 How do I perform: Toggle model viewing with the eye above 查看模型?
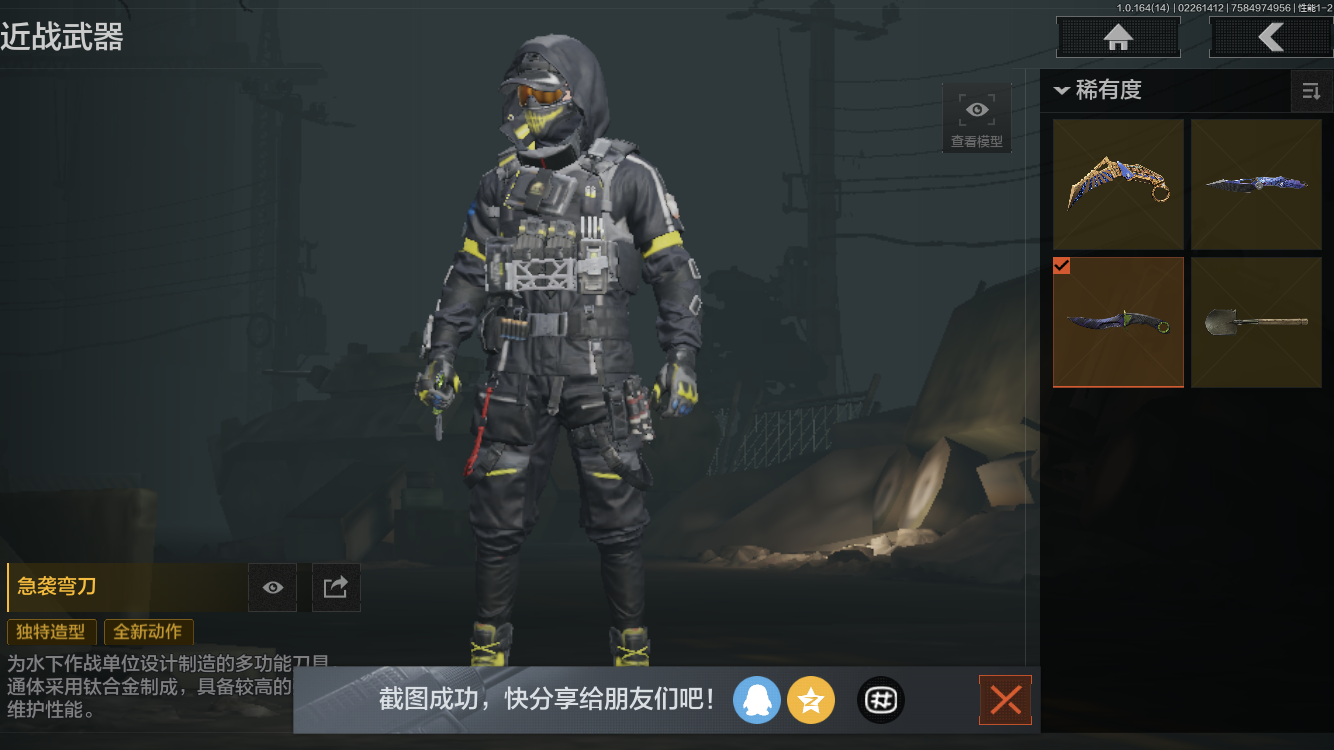coord(976,108)
